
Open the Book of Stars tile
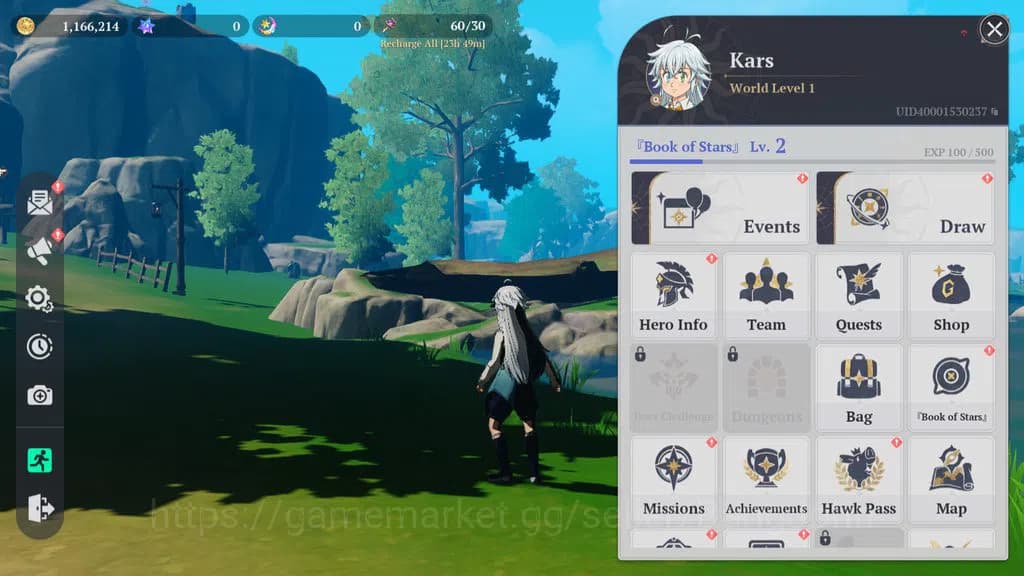(x=951, y=388)
